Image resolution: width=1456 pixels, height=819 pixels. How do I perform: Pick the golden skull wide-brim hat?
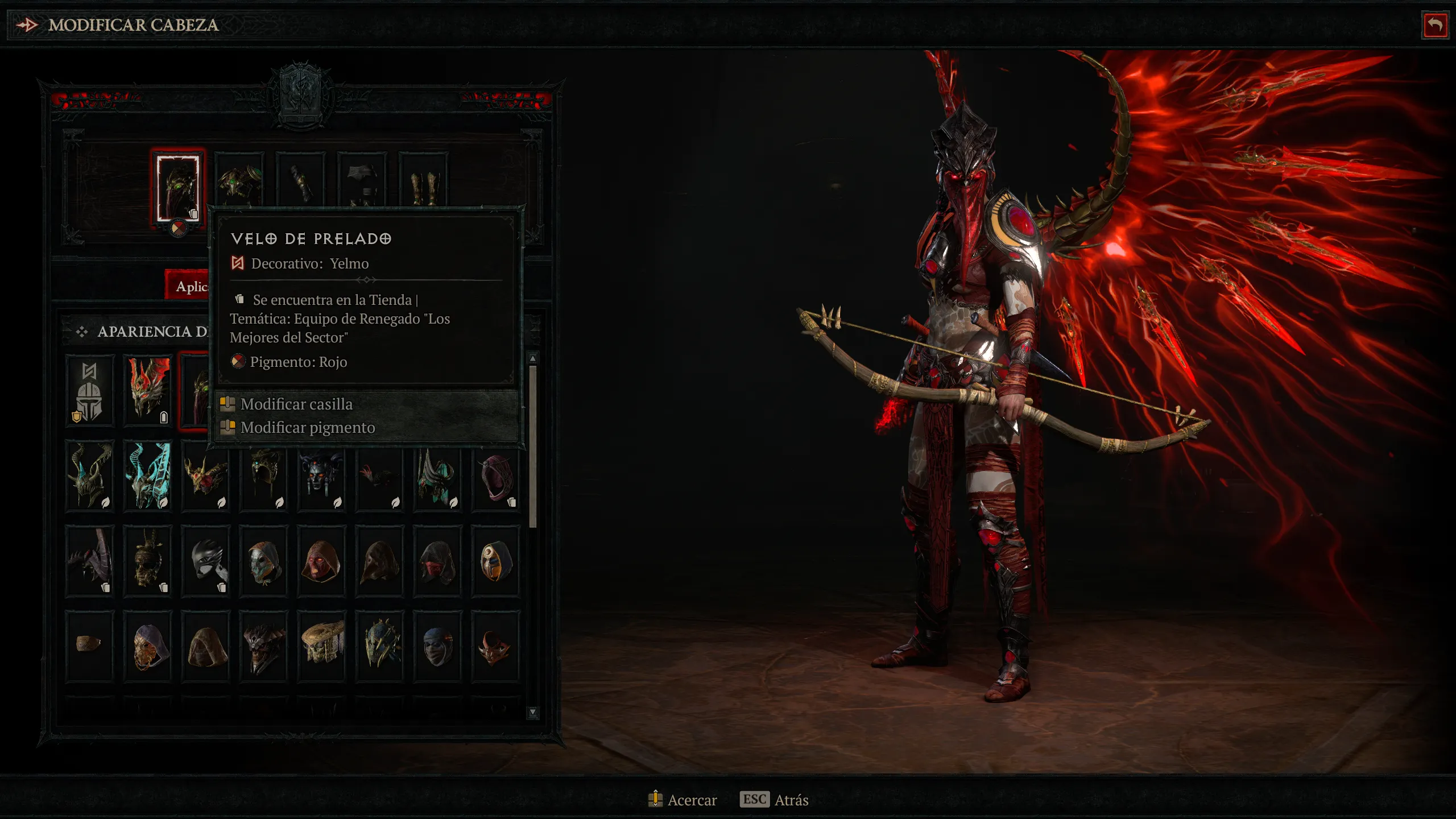322,645
